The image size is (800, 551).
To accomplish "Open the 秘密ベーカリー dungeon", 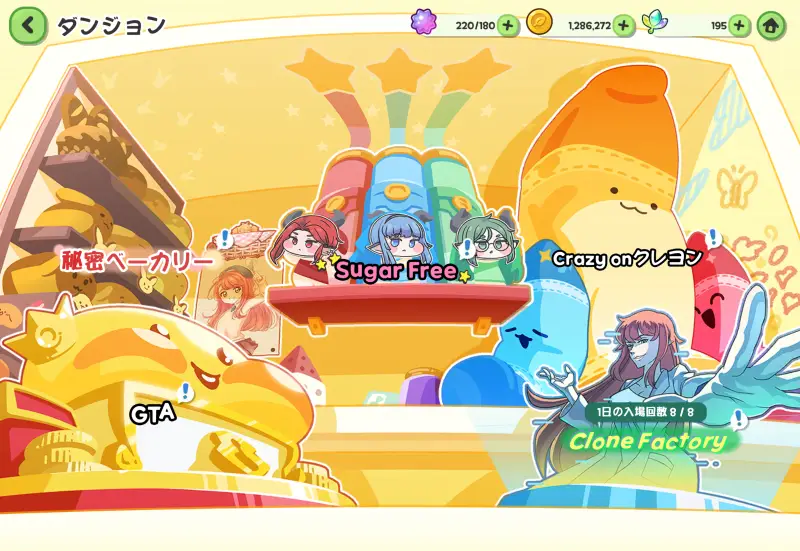I will pos(138,262).
